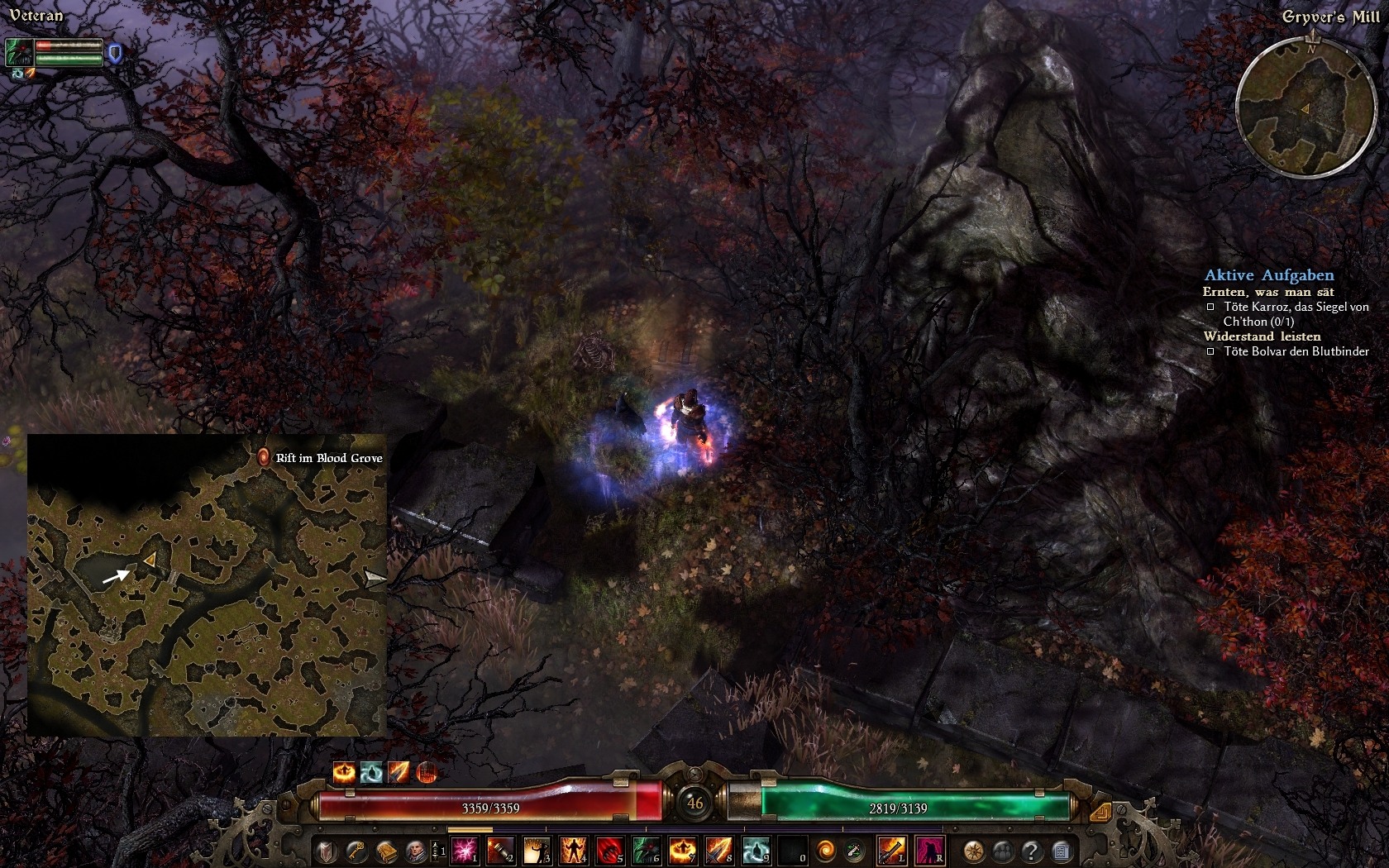Select the pet raven portrait
Screen dimensions: 1389x868
(x=19, y=53)
